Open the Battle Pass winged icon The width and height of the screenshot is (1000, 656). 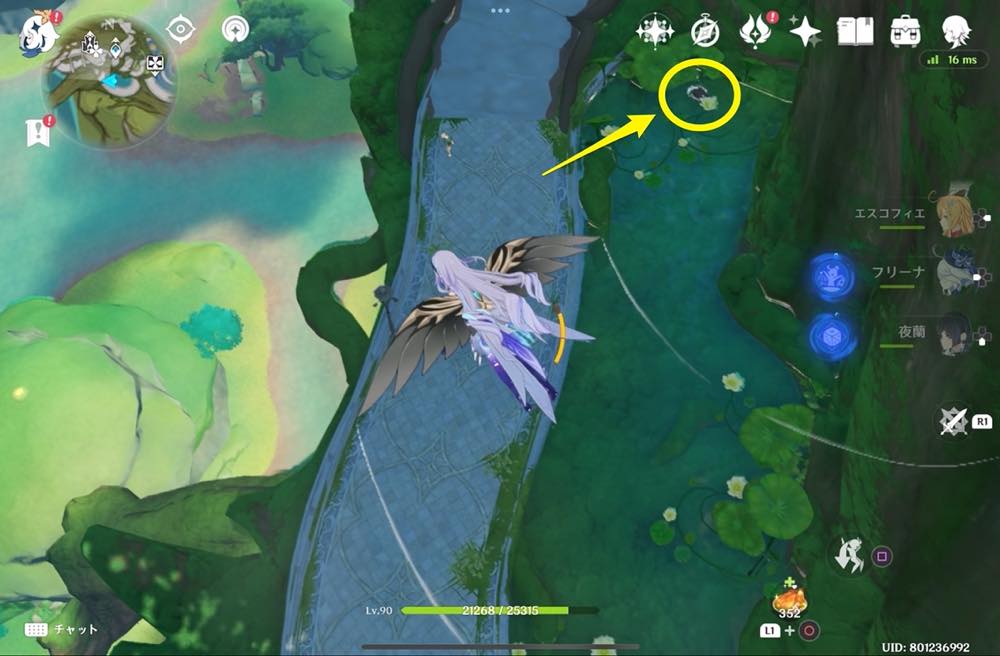click(x=755, y=32)
